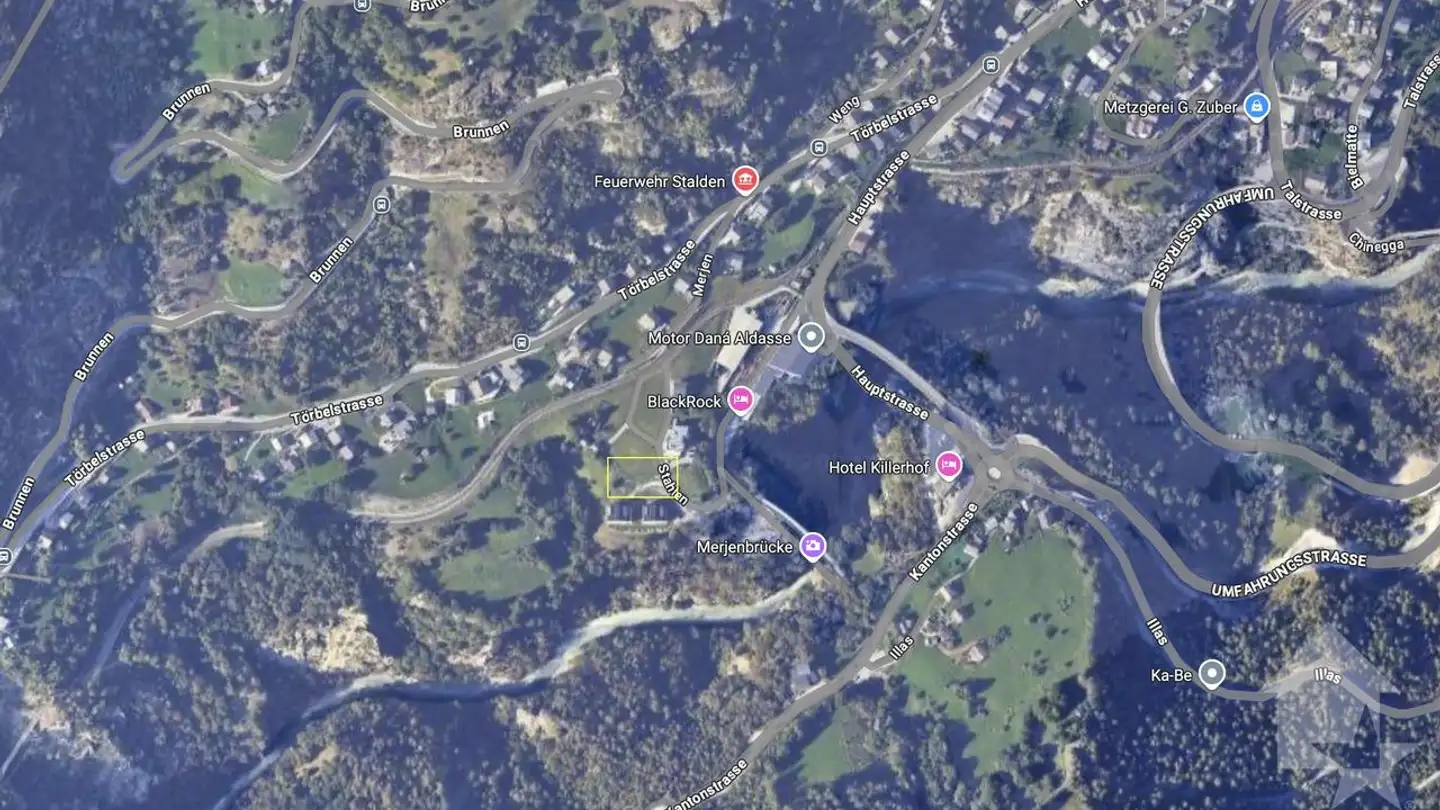Choose the BlackRock lodging marker
The height and width of the screenshot is (810, 1440).
(740, 400)
